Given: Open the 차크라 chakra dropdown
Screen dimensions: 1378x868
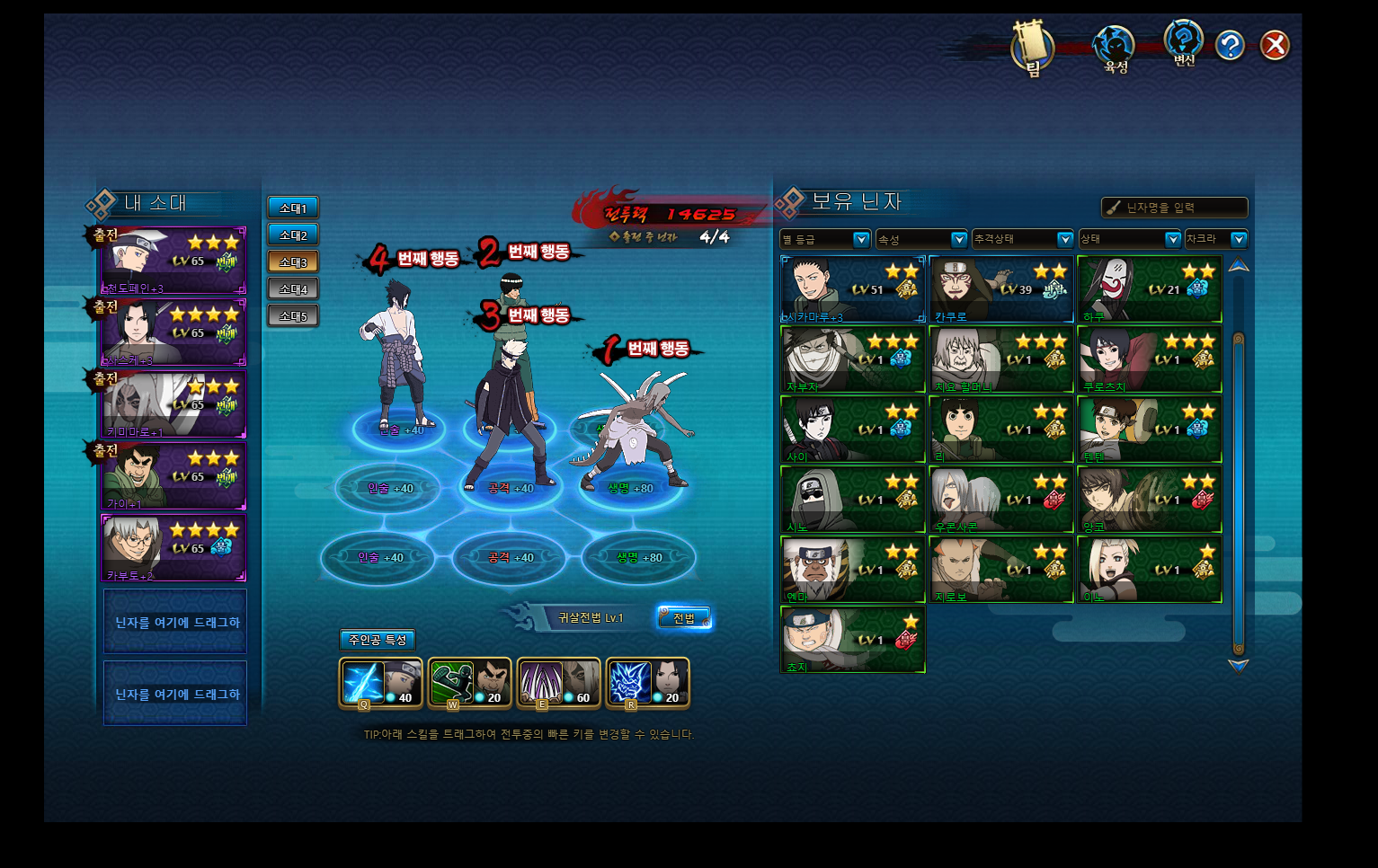Looking at the screenshot, I should 1216,239.
